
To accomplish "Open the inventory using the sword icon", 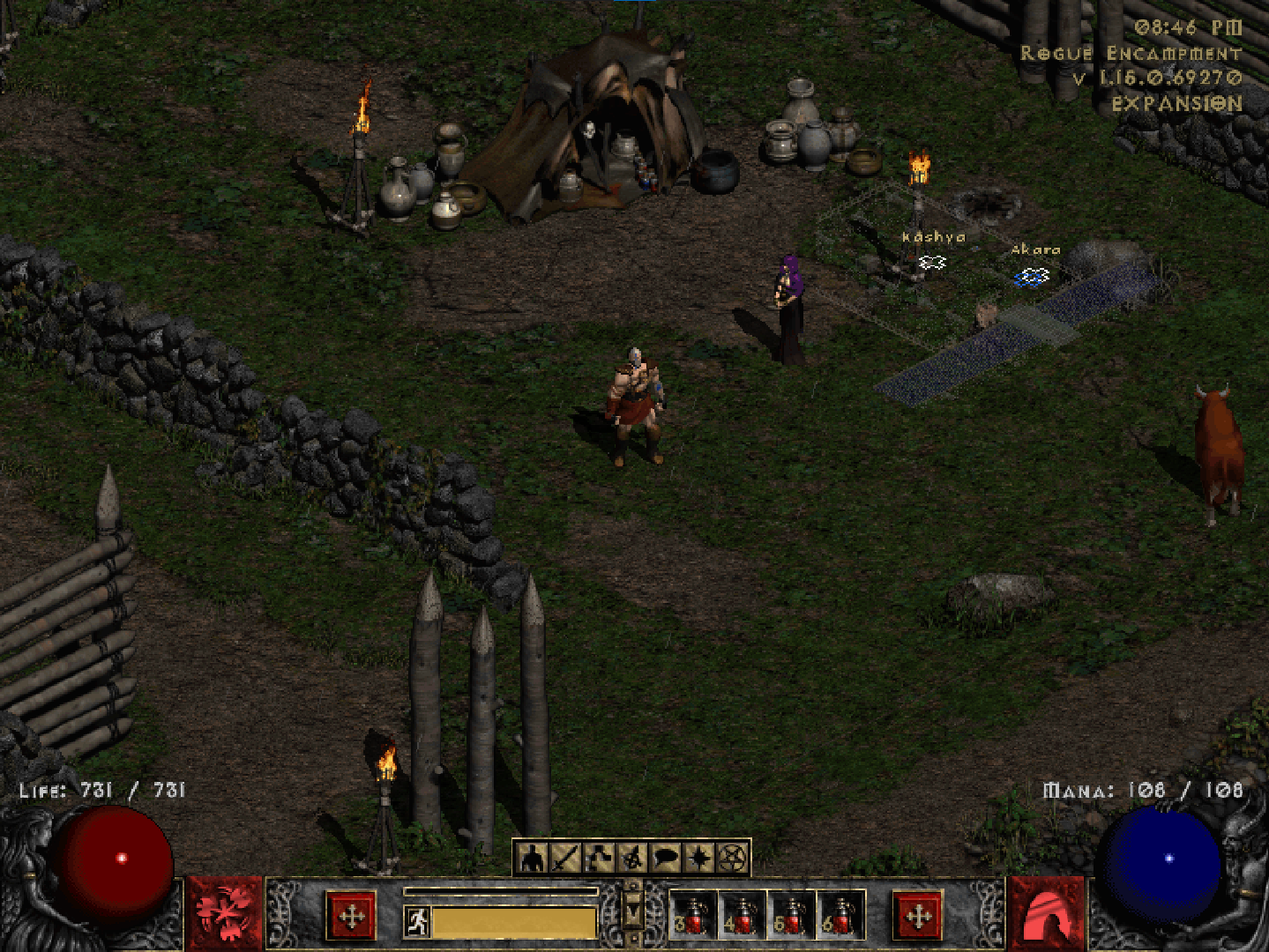I will coord(564,857).
